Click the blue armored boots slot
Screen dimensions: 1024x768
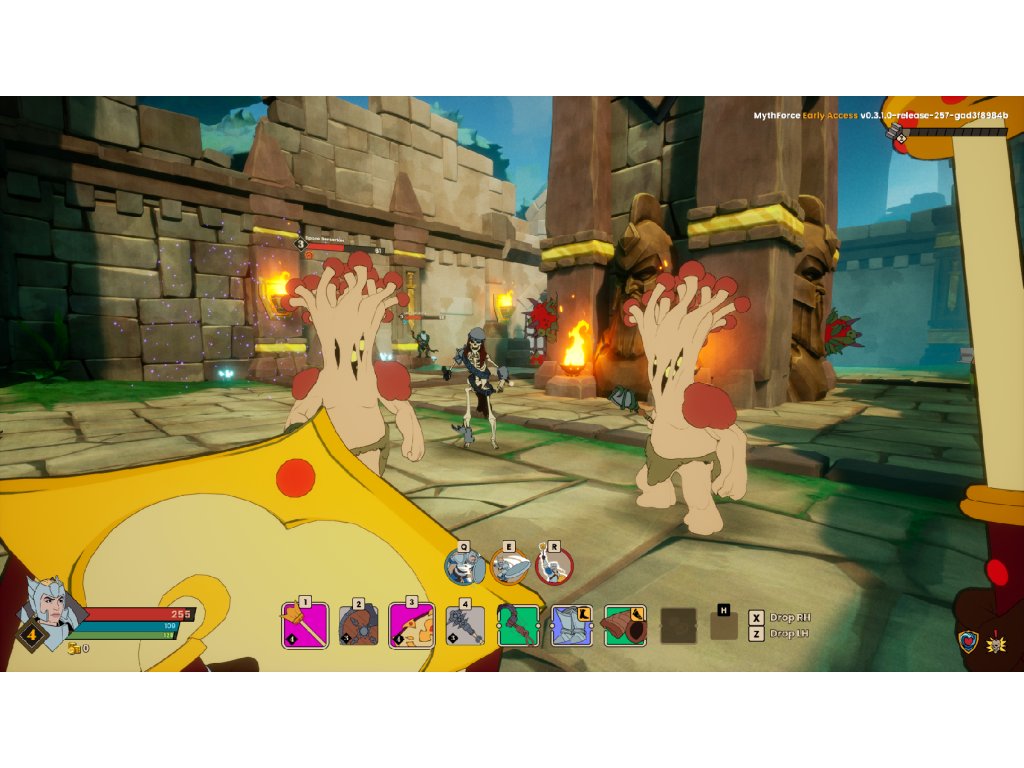[572, 626]
